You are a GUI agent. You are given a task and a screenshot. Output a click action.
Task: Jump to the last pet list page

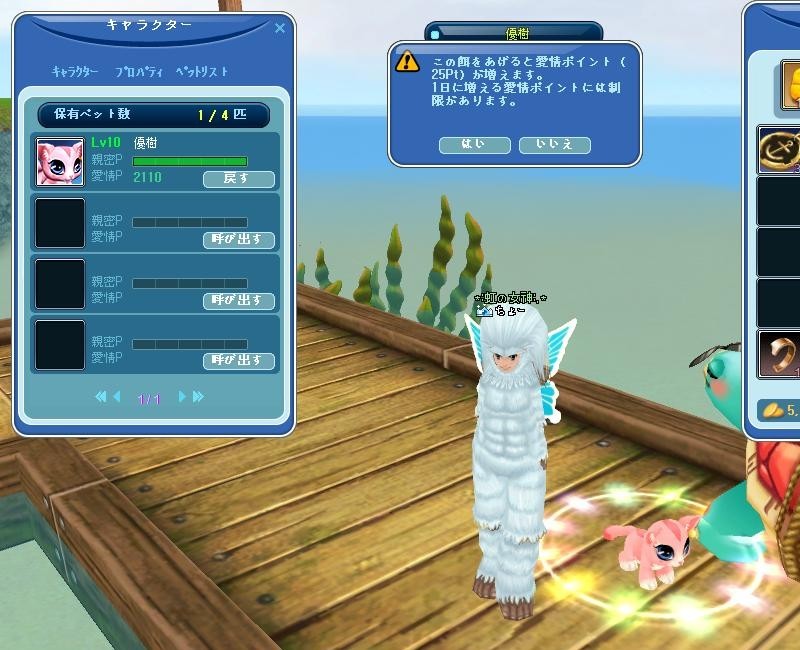(198, 397)
